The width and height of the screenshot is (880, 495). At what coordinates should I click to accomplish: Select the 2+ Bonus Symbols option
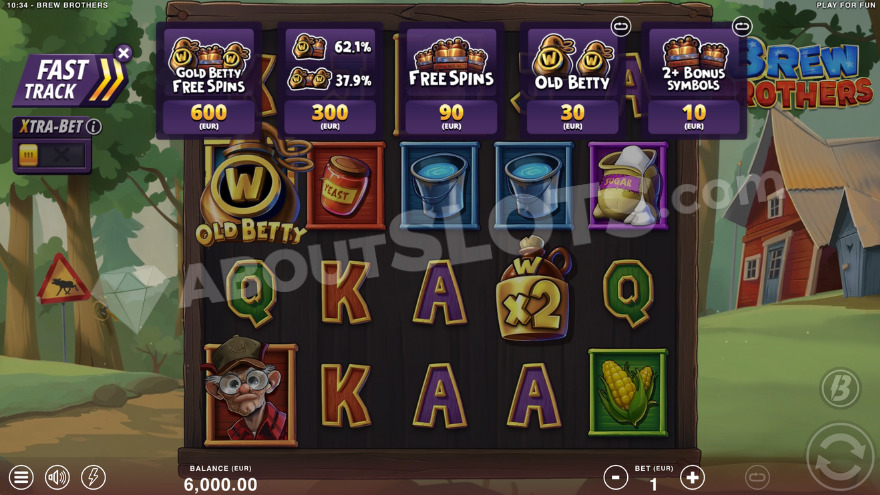tap(694, 80)
